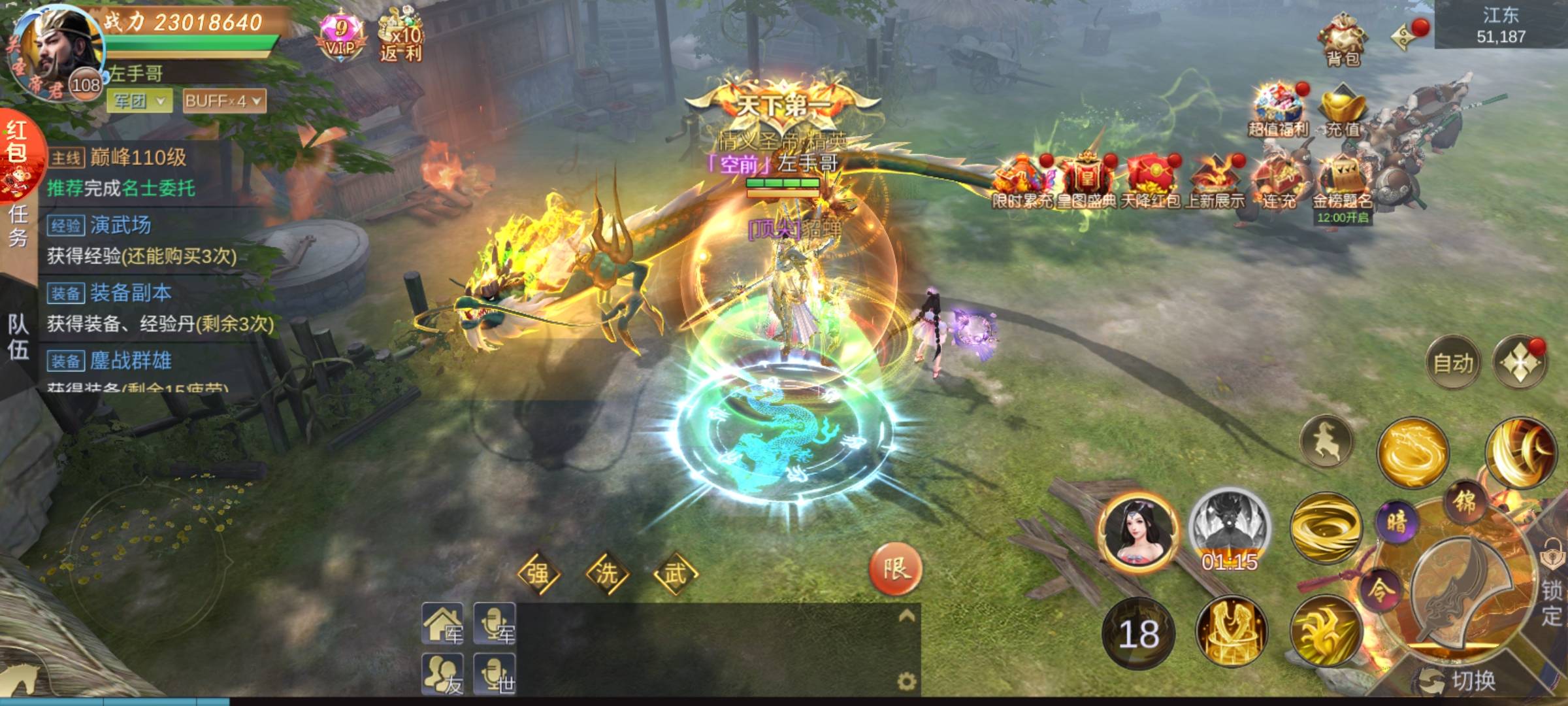The image size is (1568, 706).
Task: Toggle 自动 auto-combat
Action: [x=1453, y=363]
